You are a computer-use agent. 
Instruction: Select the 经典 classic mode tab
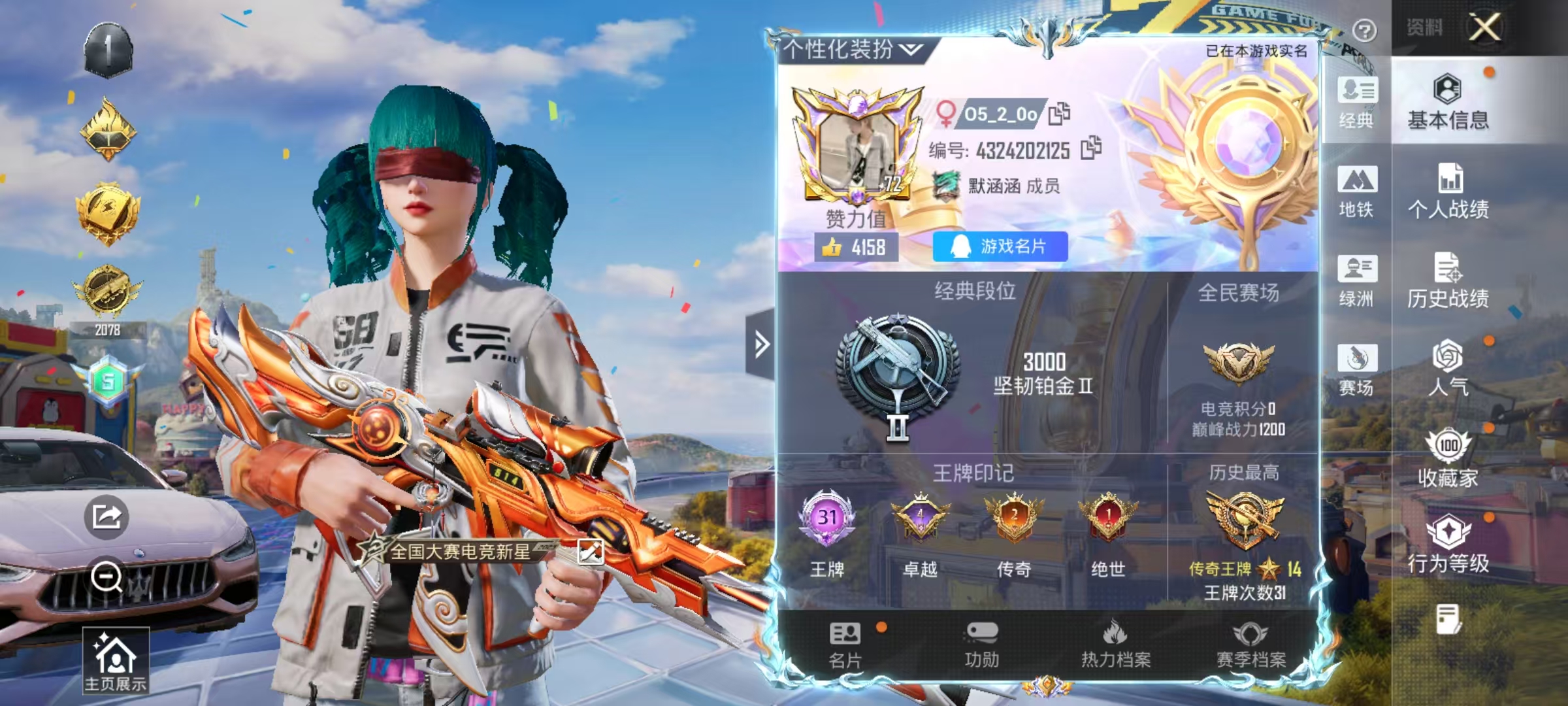[1356, 102]
